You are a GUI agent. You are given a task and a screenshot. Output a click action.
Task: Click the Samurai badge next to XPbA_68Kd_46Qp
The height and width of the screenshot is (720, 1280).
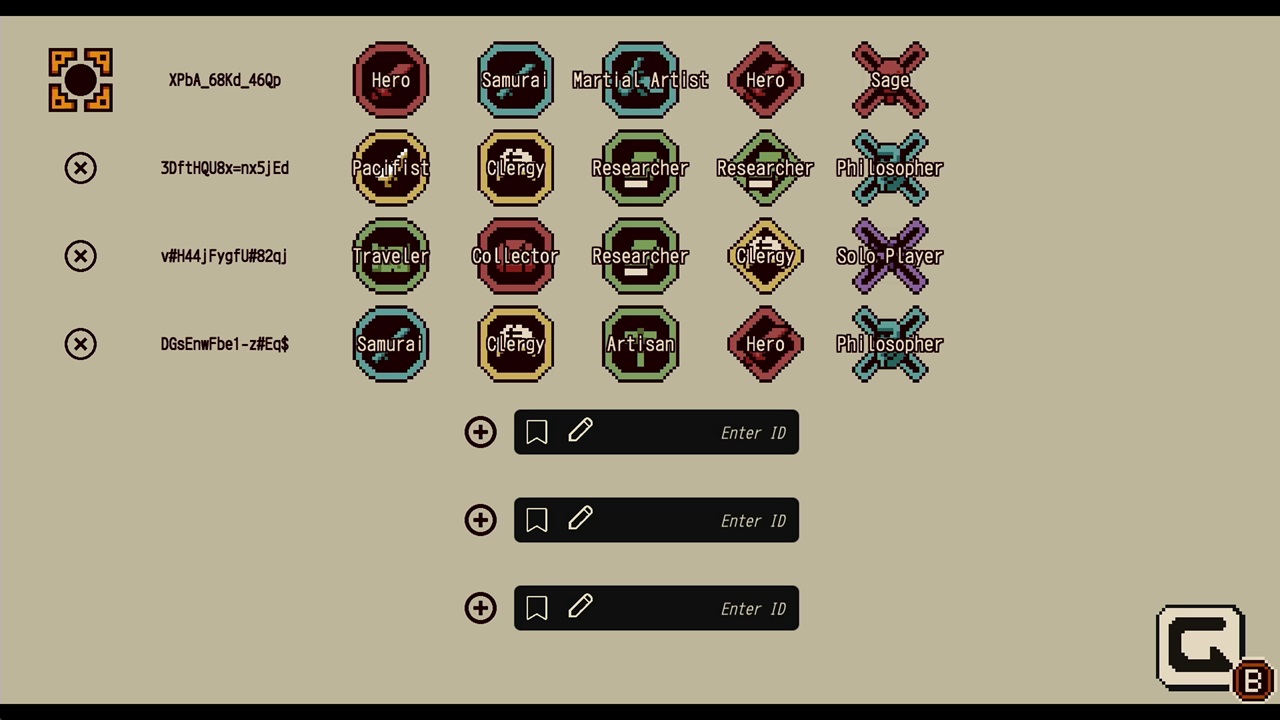coord(515,80)
